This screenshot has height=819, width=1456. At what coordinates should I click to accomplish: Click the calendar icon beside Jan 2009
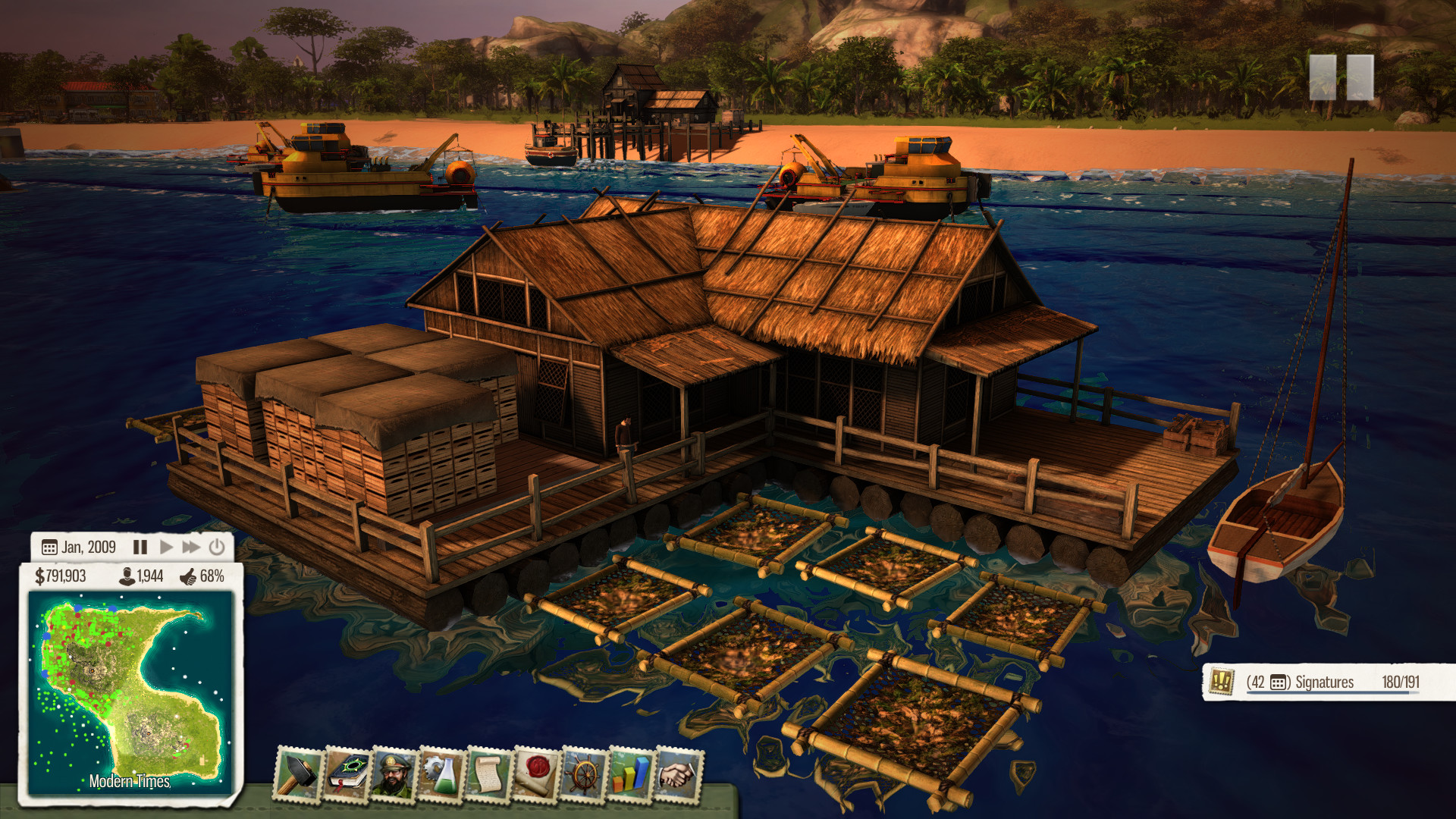click(49, 546)
